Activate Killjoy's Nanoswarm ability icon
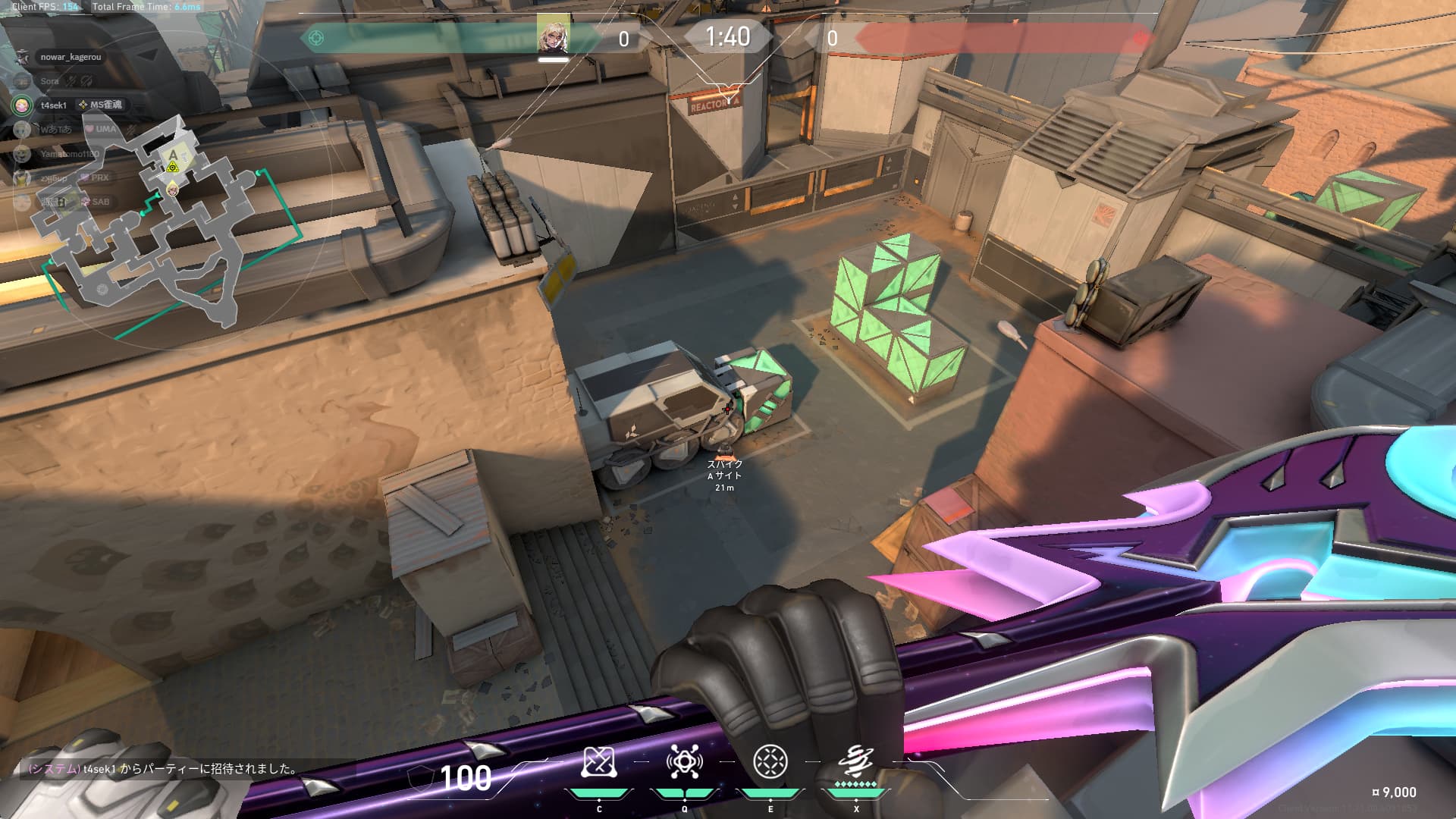This screenshot has height=819, width=1456. coord(599,762)
